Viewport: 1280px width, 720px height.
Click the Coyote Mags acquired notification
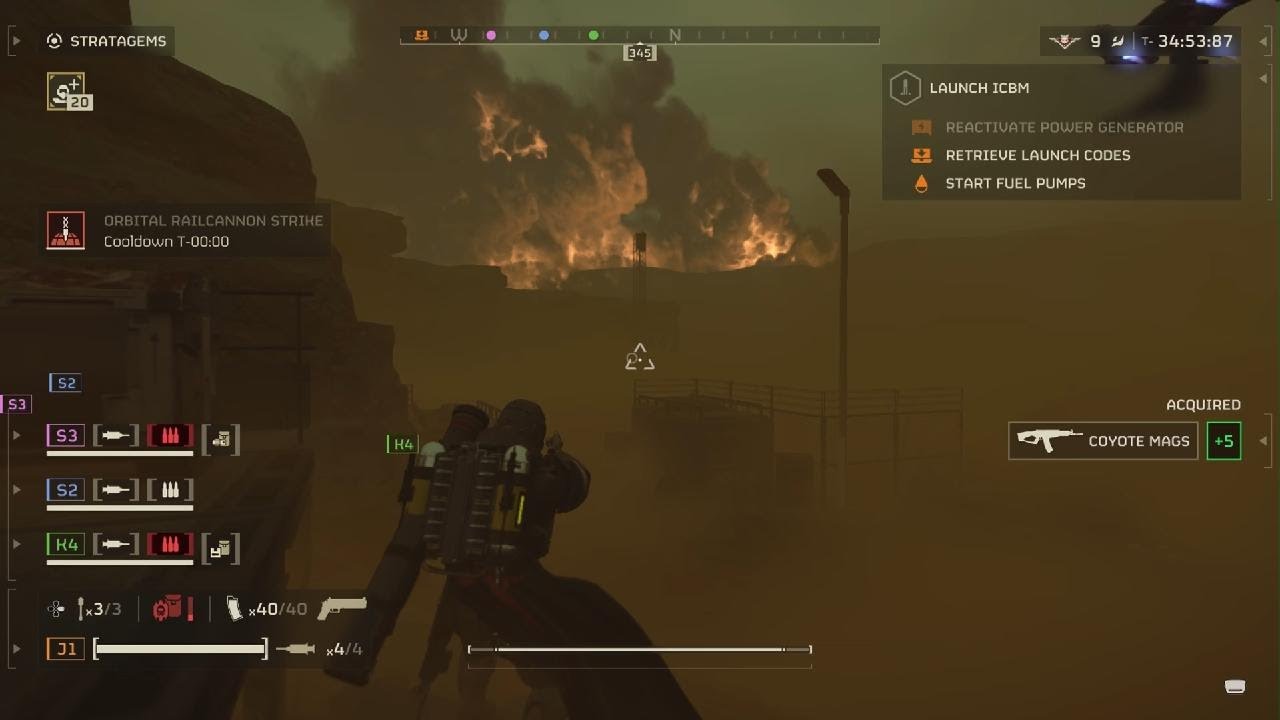[x=1103, y=441]
